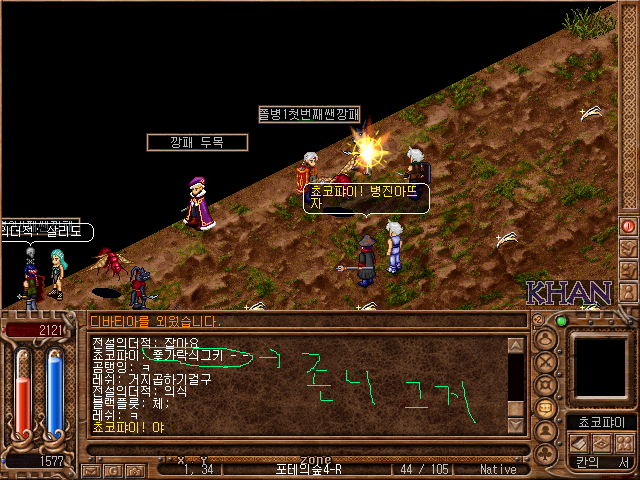Take a screenshot with the camera button

[134, 469]
